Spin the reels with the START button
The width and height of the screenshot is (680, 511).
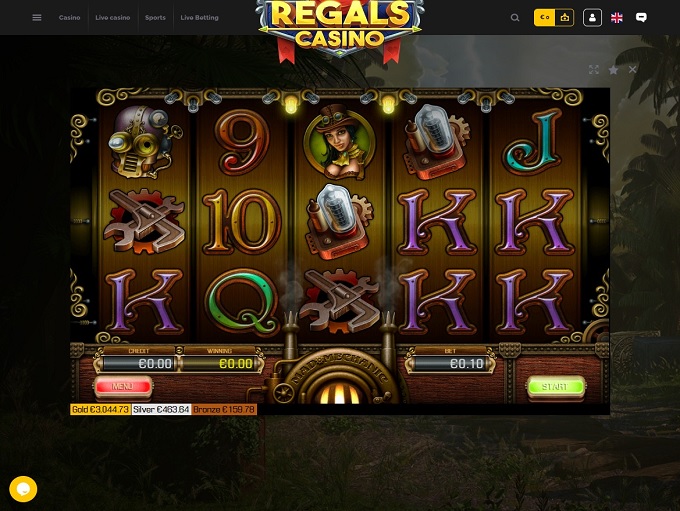point(555,386)
